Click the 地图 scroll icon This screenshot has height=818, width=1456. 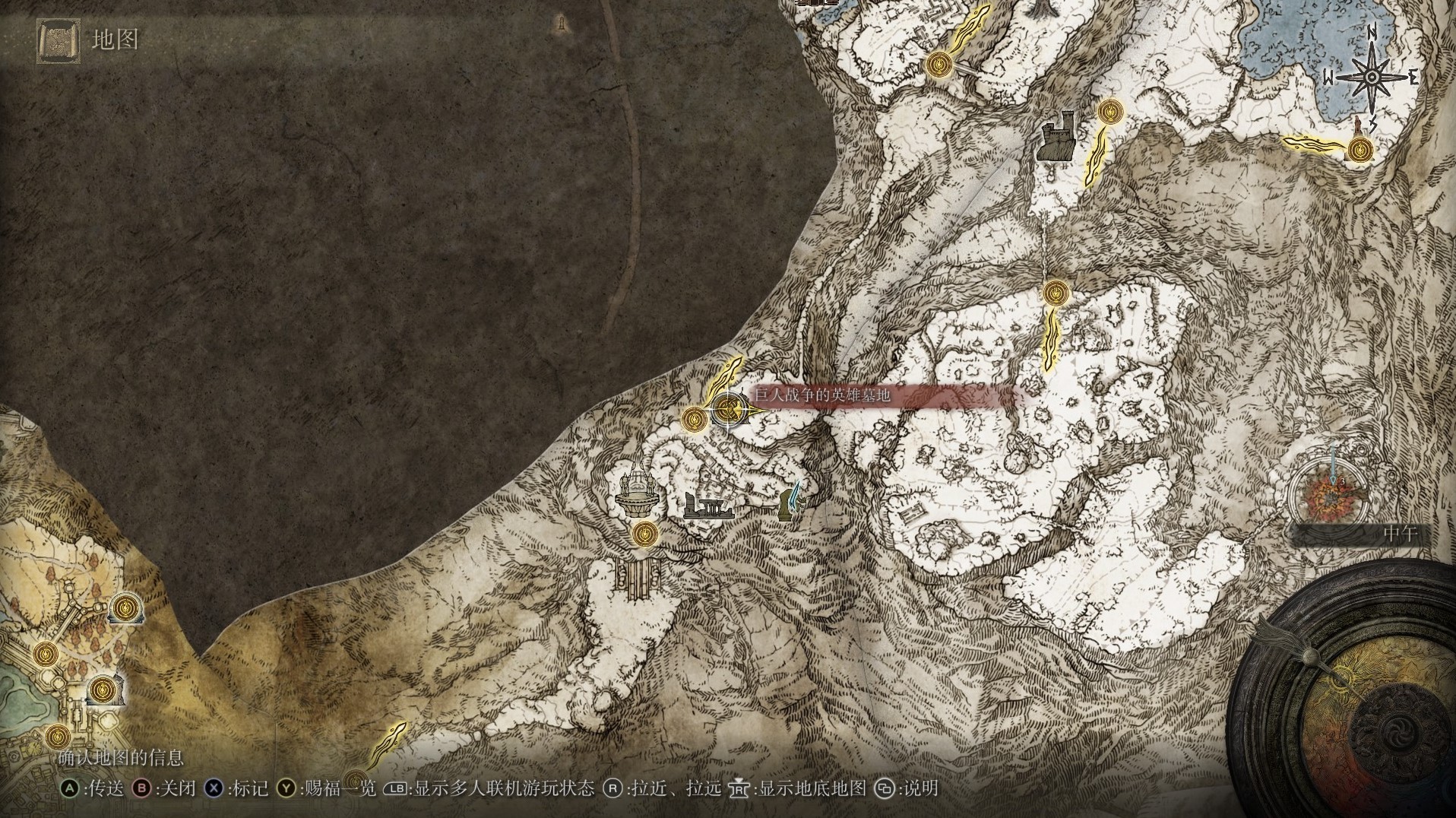click(x=57, y=40)
